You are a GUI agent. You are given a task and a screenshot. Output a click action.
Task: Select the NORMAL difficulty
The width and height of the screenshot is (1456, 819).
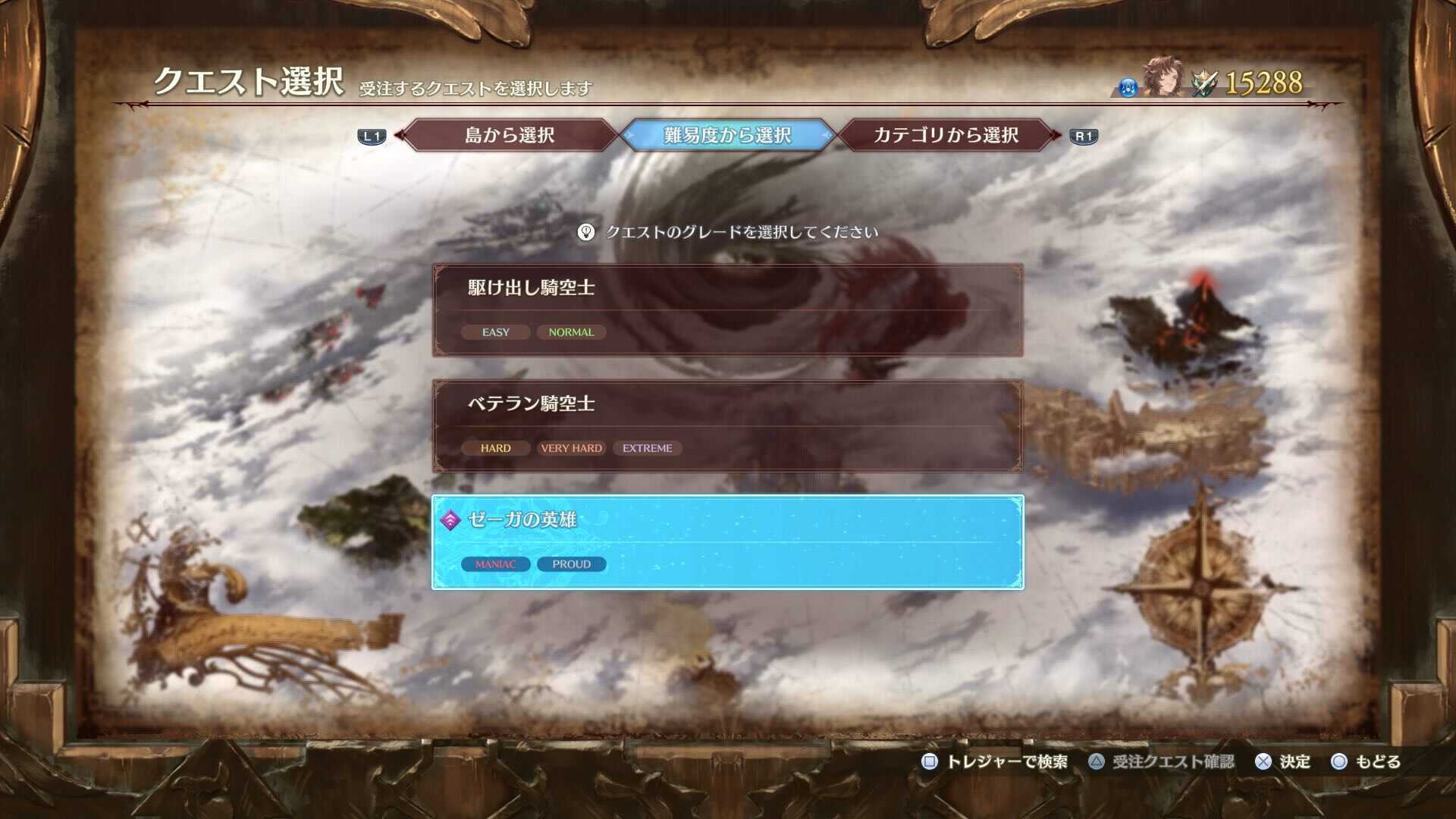[570, 331]
